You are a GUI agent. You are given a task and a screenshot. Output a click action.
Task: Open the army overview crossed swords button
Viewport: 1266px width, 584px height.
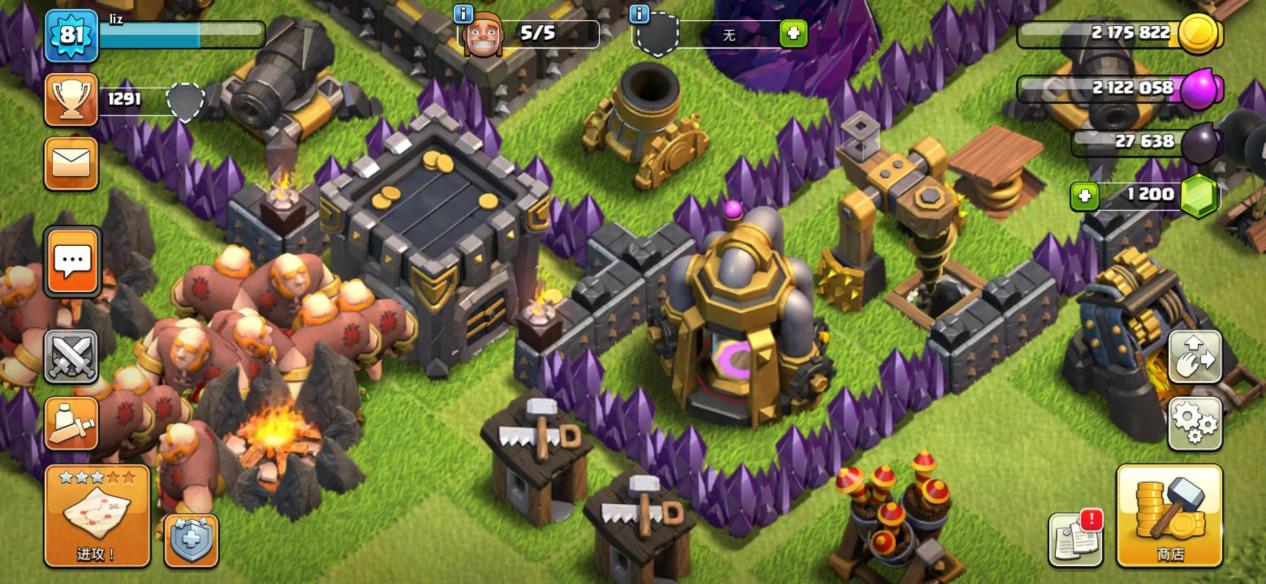pos(71,357)
